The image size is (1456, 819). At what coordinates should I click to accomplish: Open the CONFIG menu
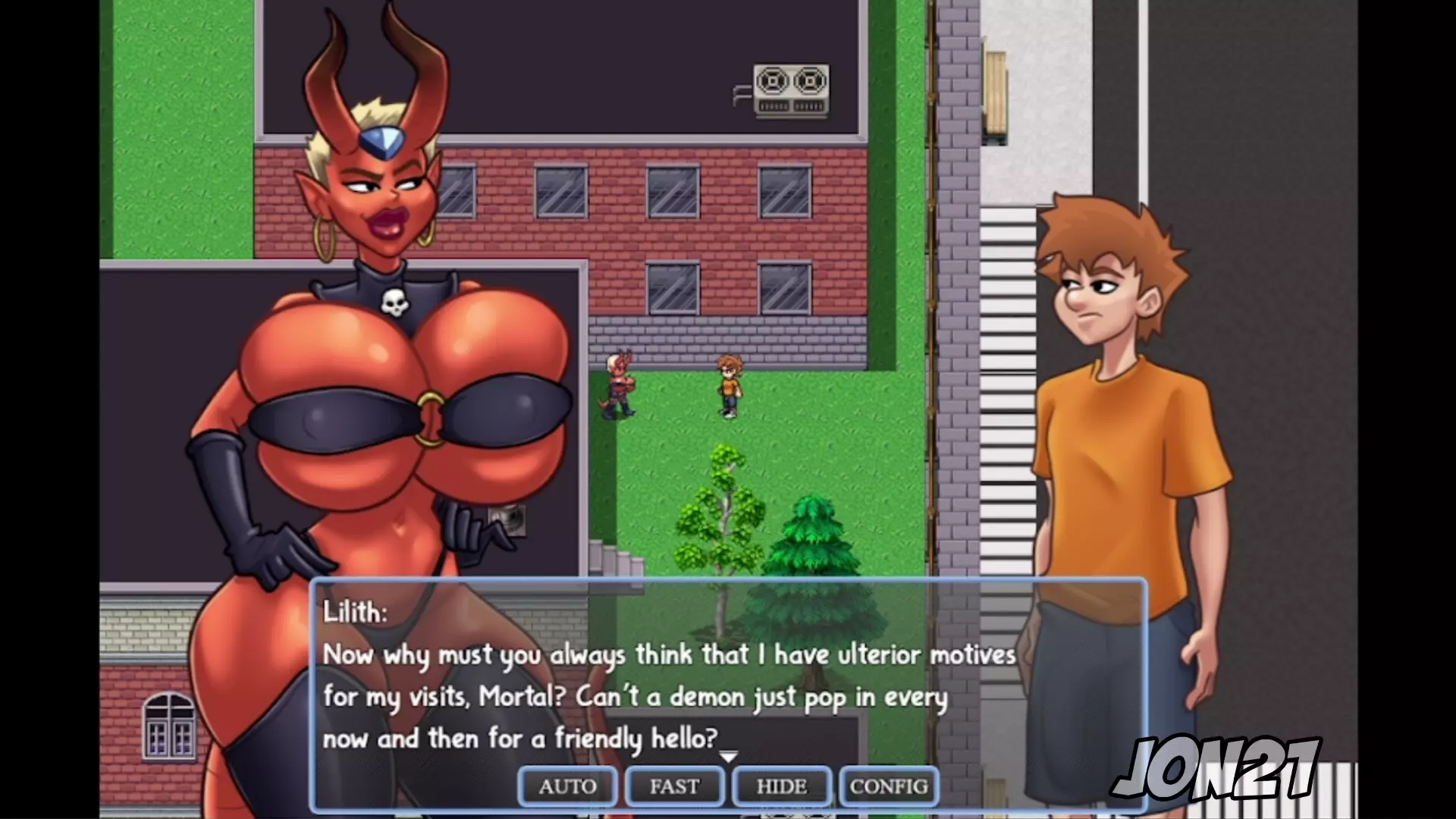click(x=889, y=786)
